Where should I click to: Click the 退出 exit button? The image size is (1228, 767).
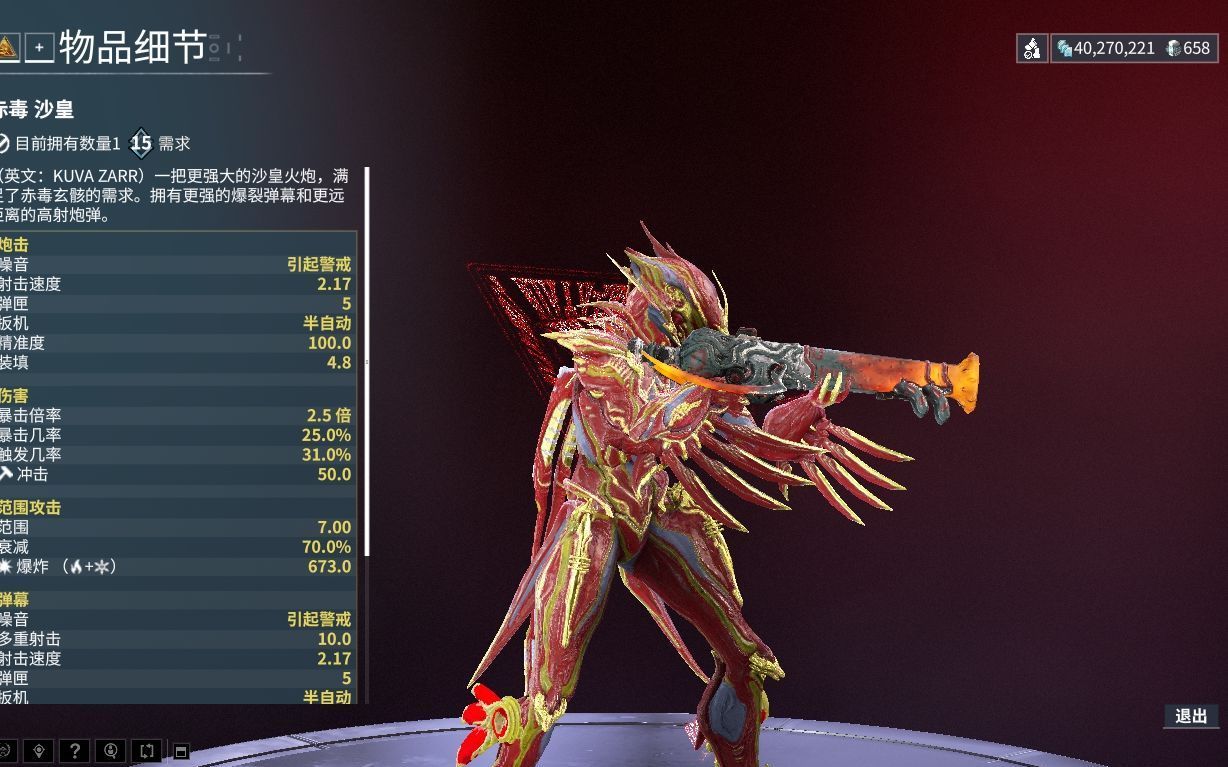pyautogui.click(x=1190, y=716)
